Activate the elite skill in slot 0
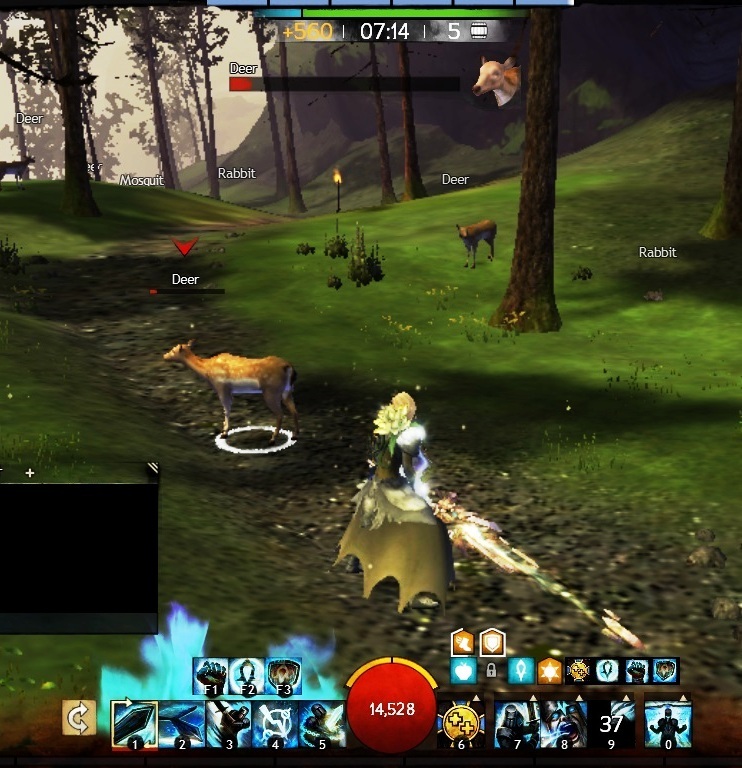Screen dimensions: 742x768 tap(666, 722)
